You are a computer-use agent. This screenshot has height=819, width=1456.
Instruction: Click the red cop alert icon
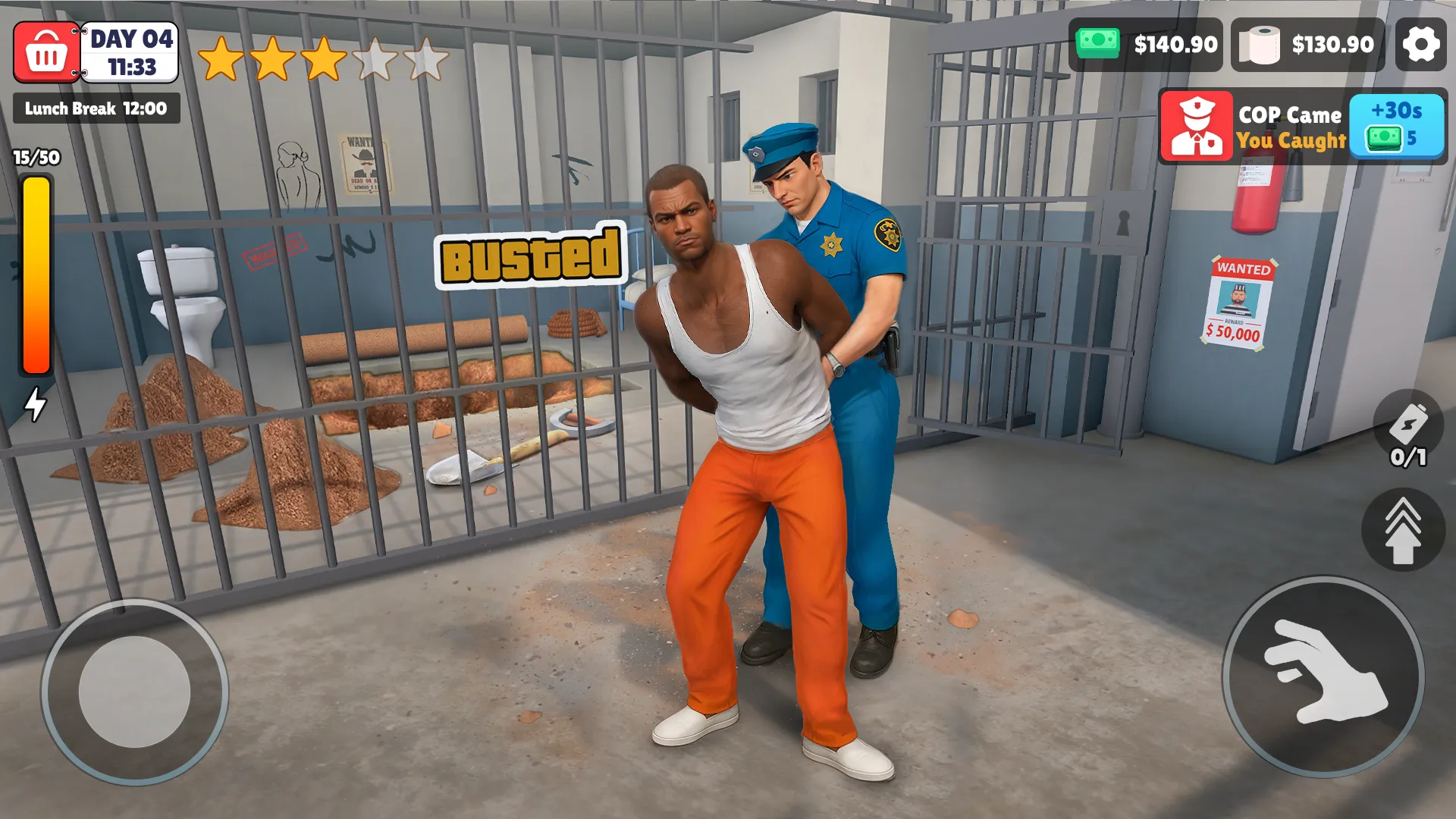[x=1197, y=127]
